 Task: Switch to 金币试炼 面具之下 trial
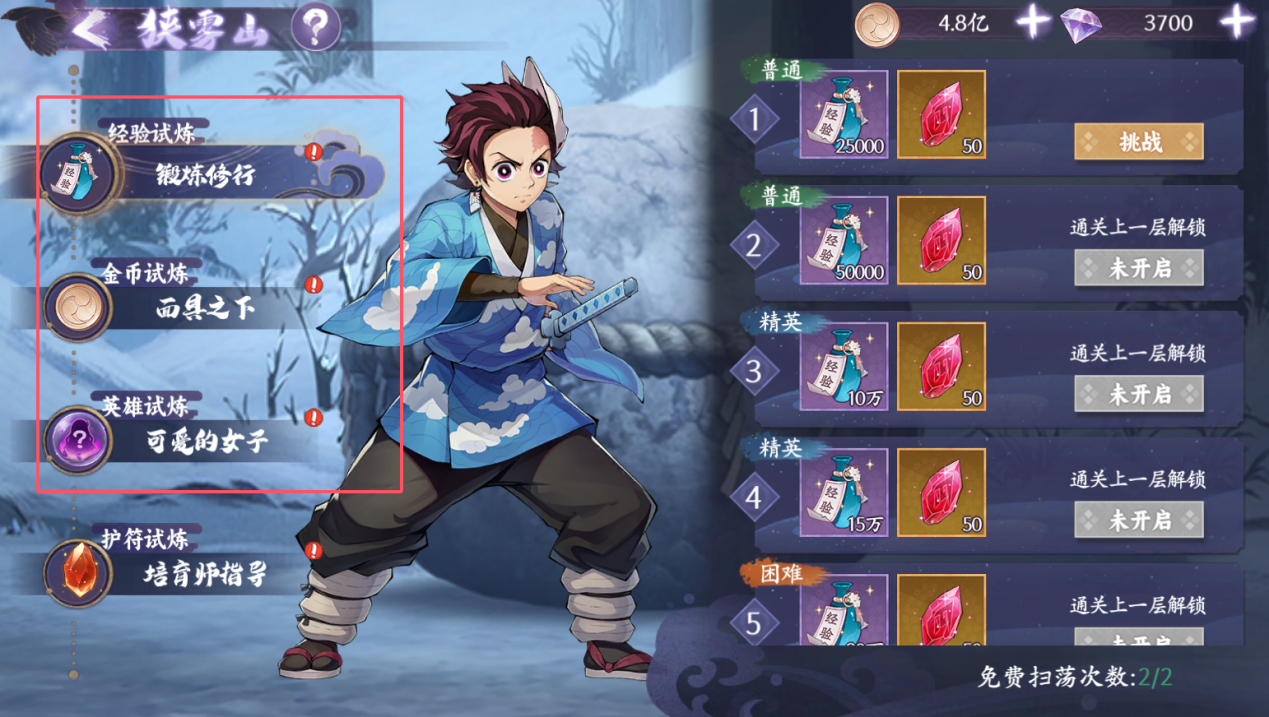tap(205, 309)
